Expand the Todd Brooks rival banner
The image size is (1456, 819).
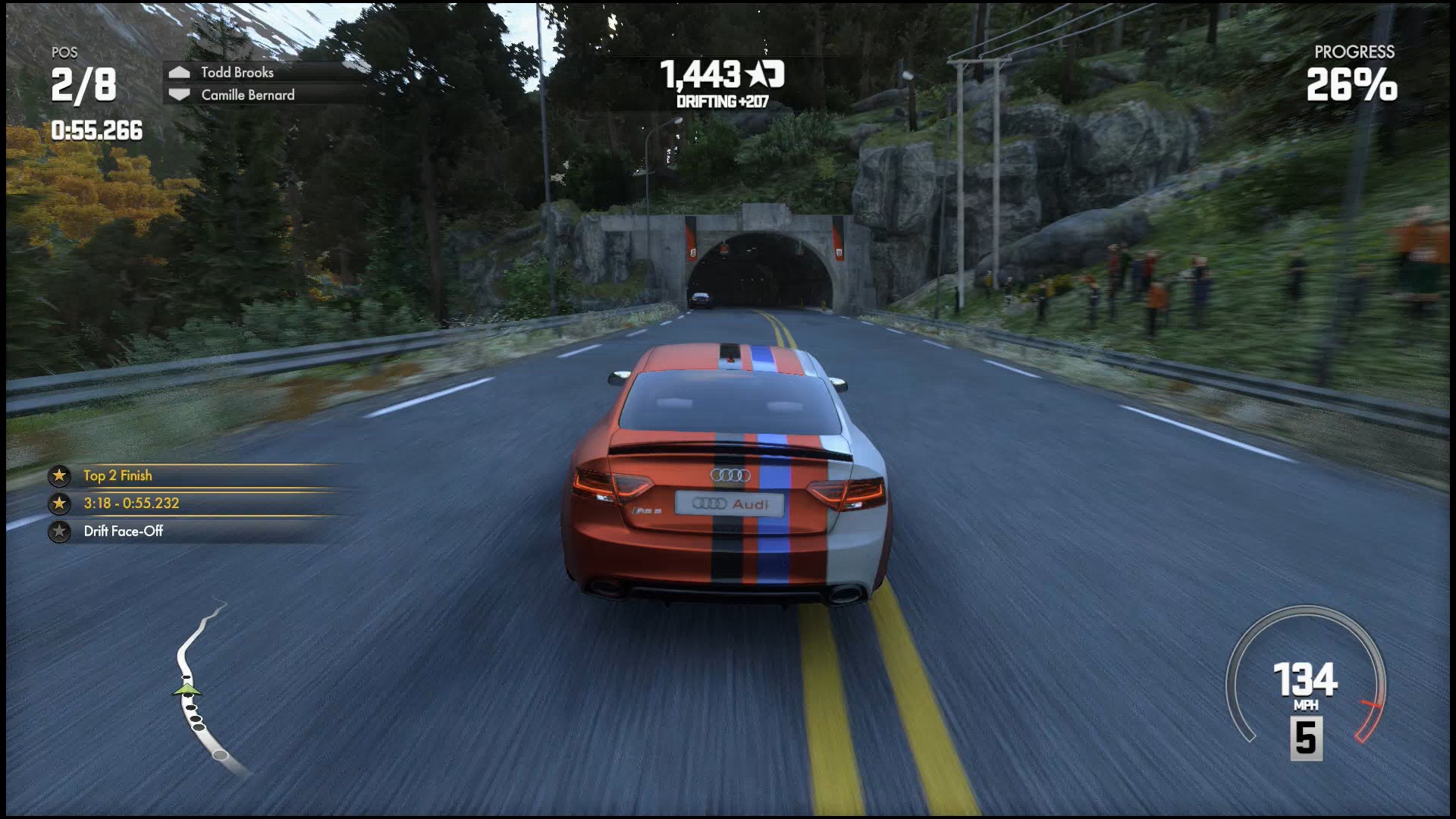coord(237,72)
